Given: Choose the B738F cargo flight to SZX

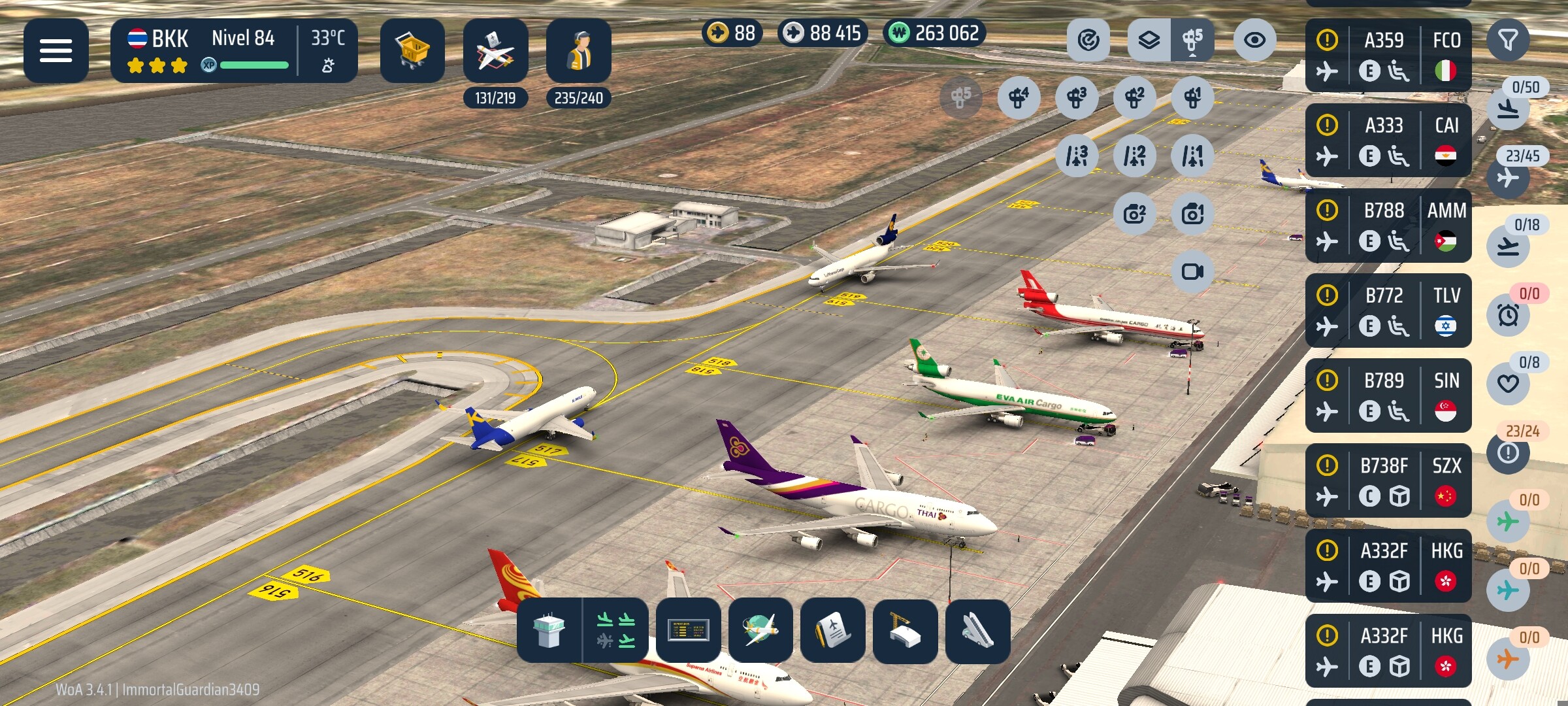Looking at the screenshot, I should point(1388,480).
